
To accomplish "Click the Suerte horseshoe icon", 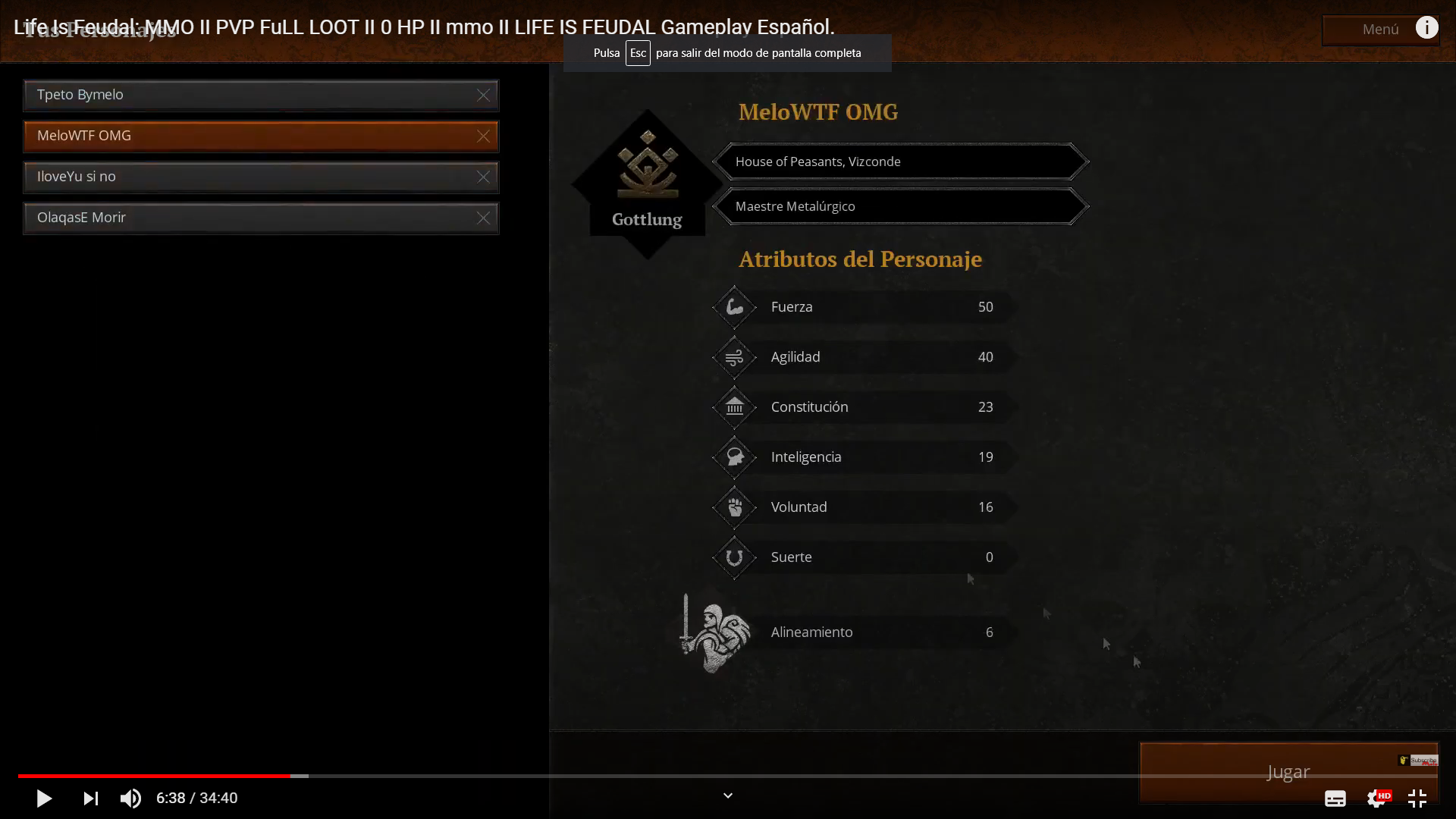I will pos(733,557).
